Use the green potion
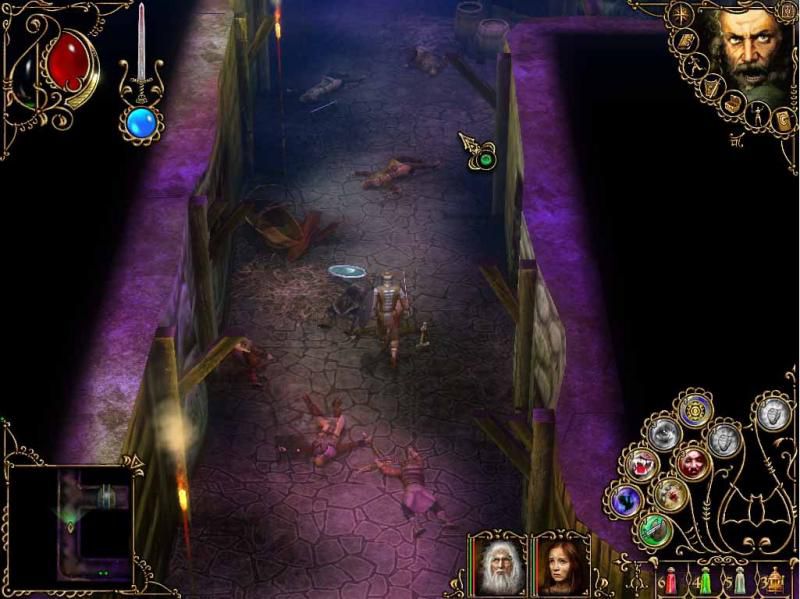Viewport: 800px width, 599px height. (x=704, y=580)
